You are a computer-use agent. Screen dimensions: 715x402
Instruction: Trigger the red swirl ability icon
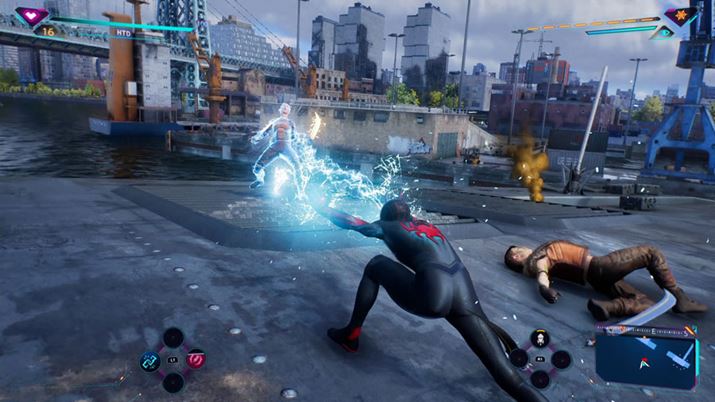196,359
